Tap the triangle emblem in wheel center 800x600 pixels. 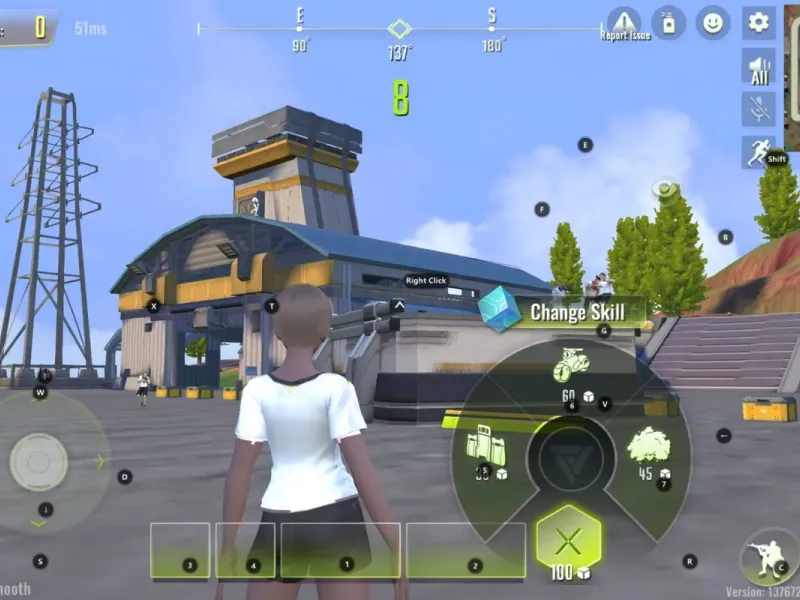[x=569, y=458]
